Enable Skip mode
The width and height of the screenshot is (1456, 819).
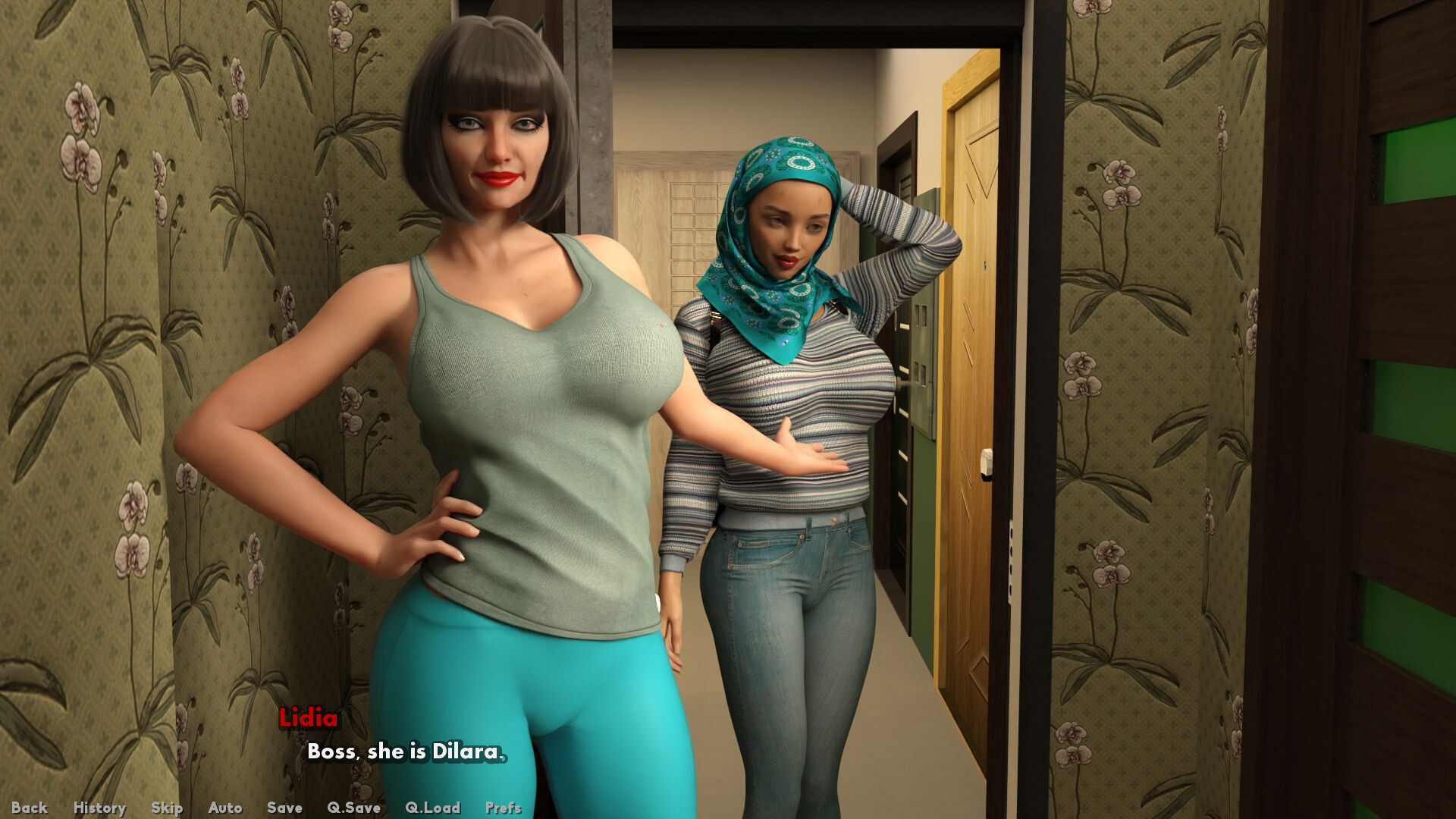coord(168,808)
